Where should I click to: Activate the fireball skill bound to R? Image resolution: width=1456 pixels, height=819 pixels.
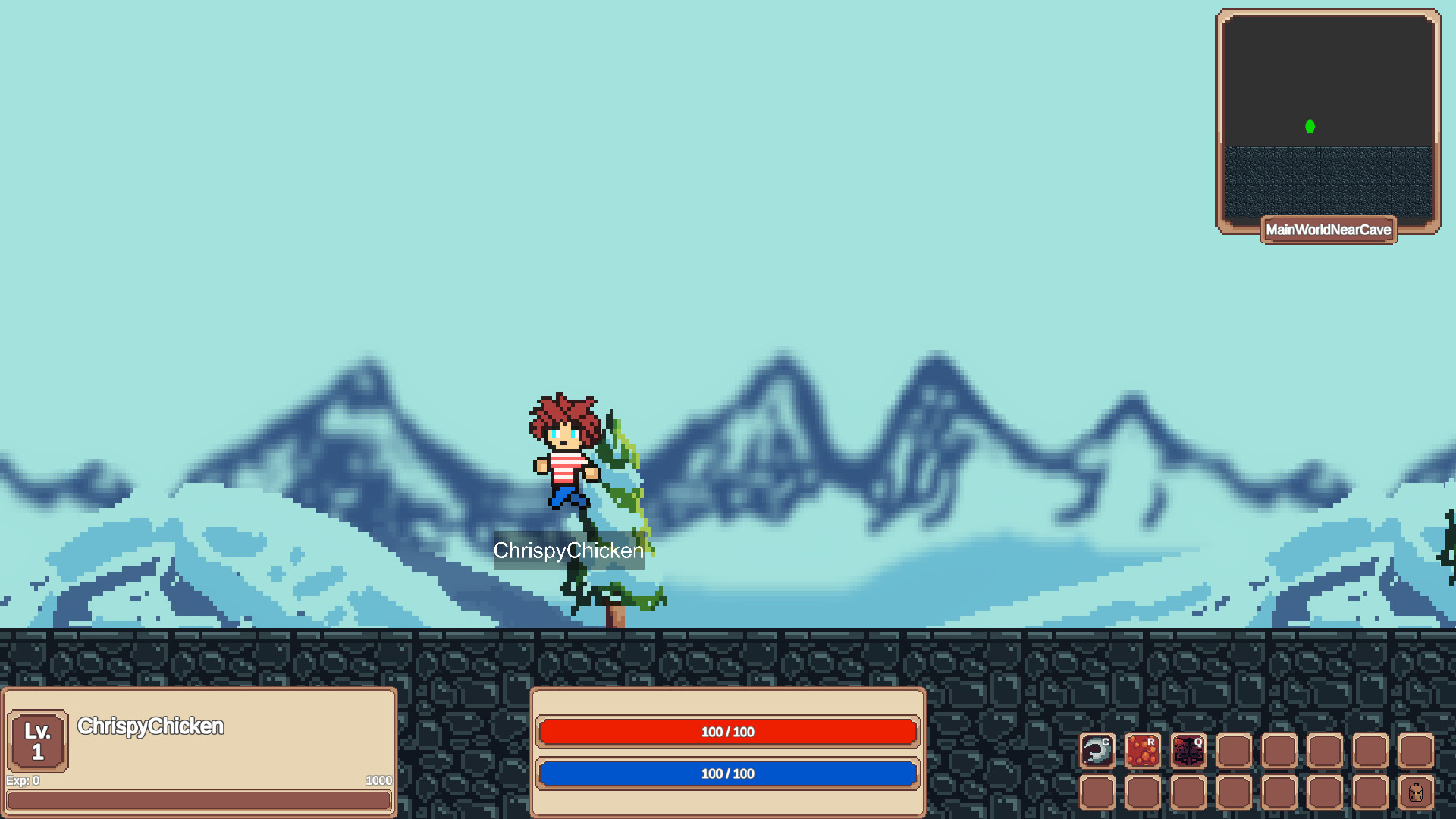(x=1144, y=751)
